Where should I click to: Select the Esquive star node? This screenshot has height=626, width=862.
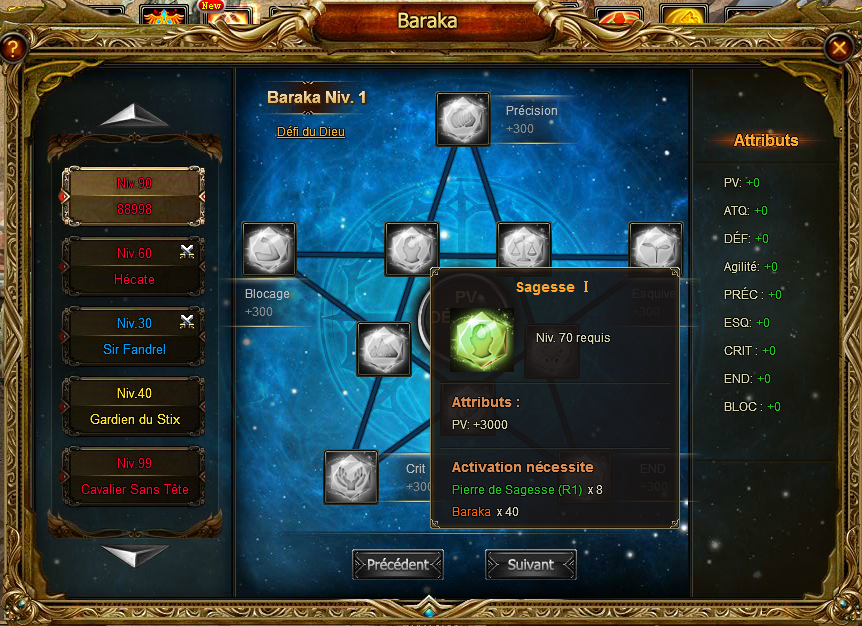(x=655, y=249)
